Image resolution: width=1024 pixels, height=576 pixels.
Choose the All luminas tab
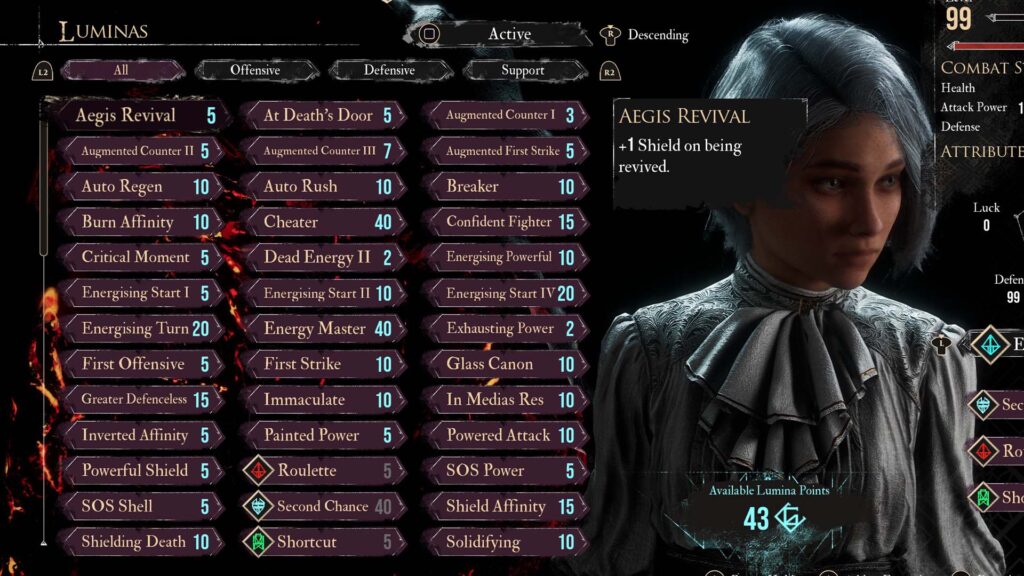pos(121,70)
